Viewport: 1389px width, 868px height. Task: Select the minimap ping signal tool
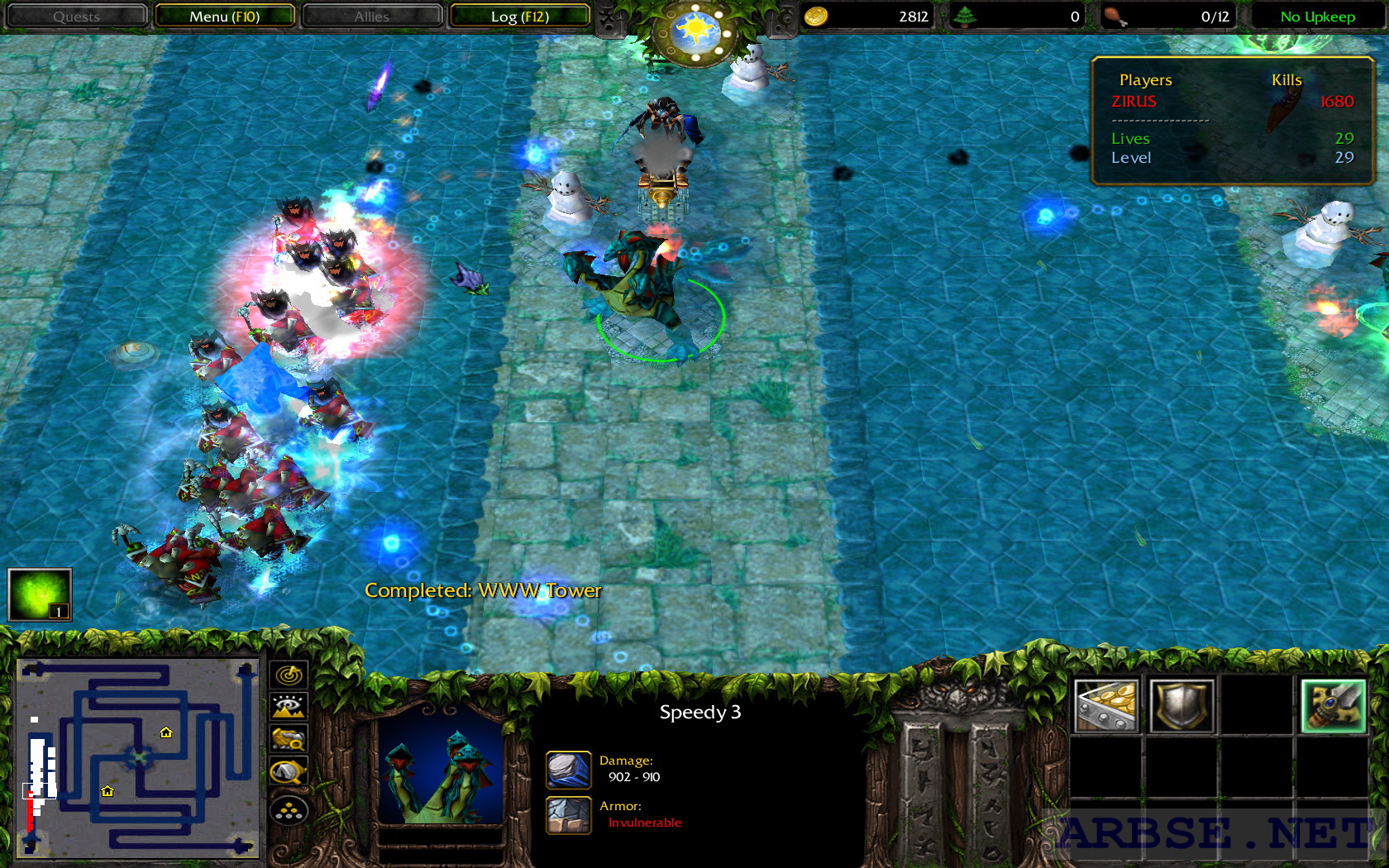(x=289, y=674)
